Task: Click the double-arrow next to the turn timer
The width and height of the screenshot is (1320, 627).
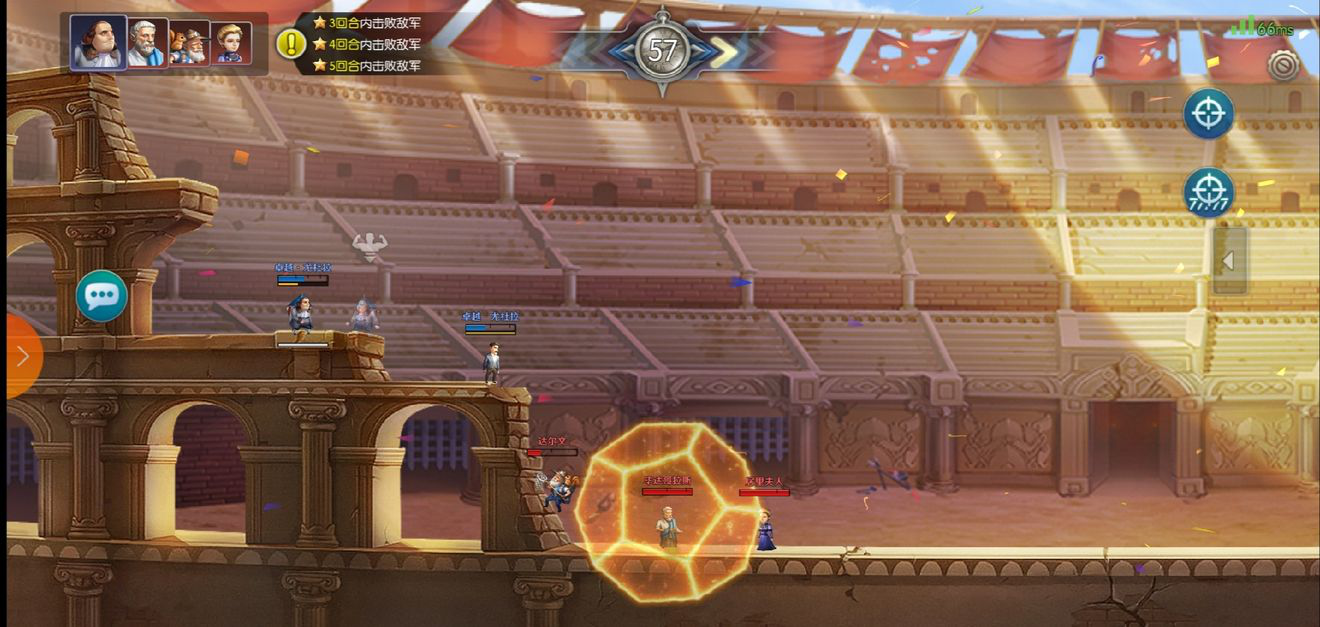Action: [723, 52]
